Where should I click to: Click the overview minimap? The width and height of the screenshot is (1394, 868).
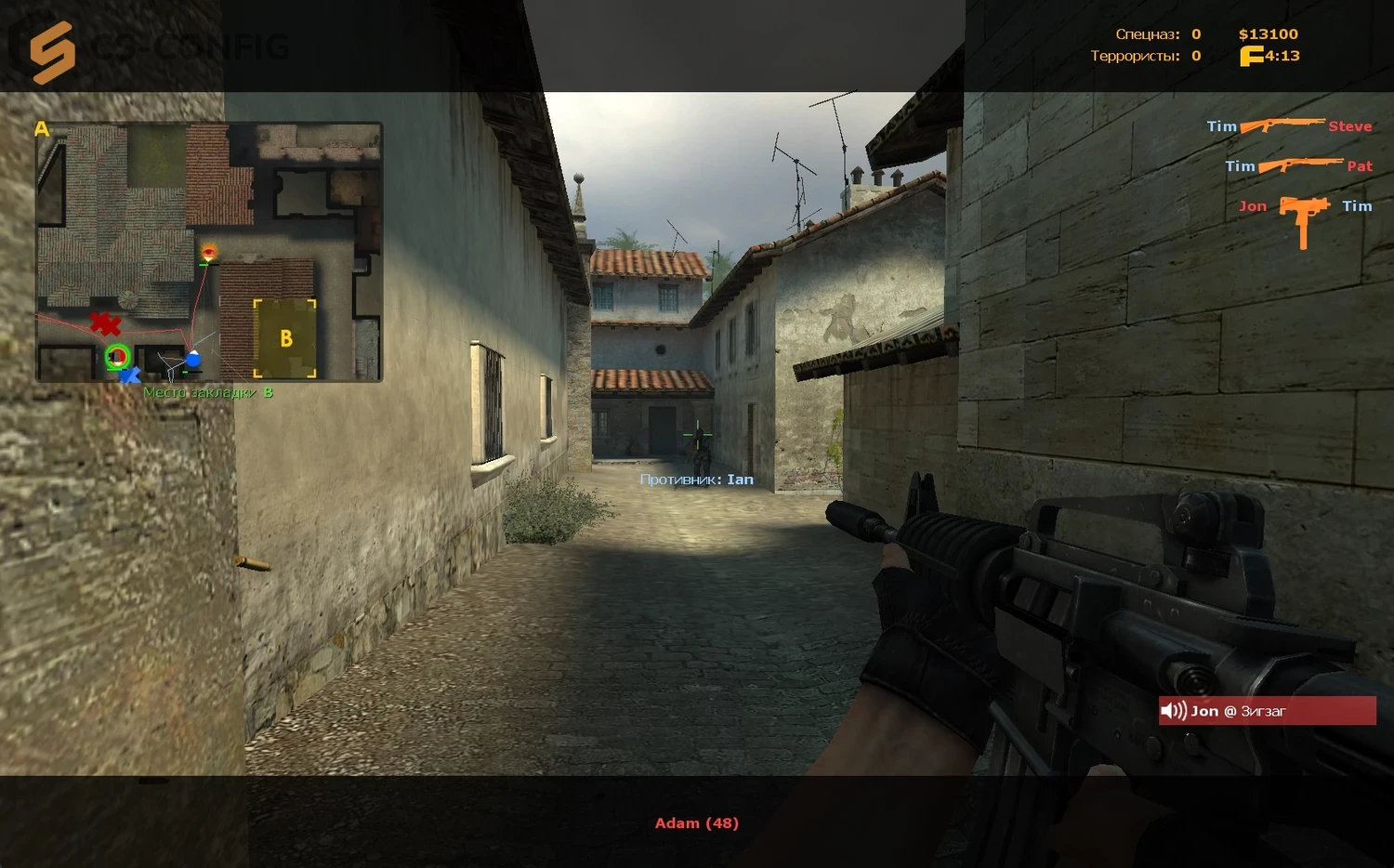pyautogui.click(x=209, y=251)
